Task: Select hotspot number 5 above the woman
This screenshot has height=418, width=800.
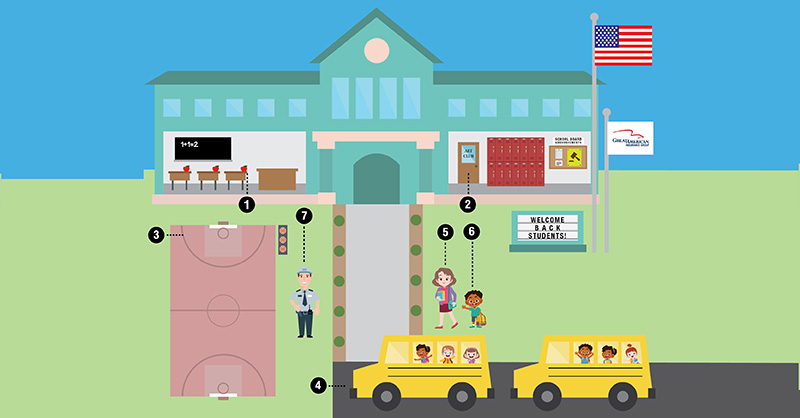Action: pyautogui.click(x=445, y=232)
